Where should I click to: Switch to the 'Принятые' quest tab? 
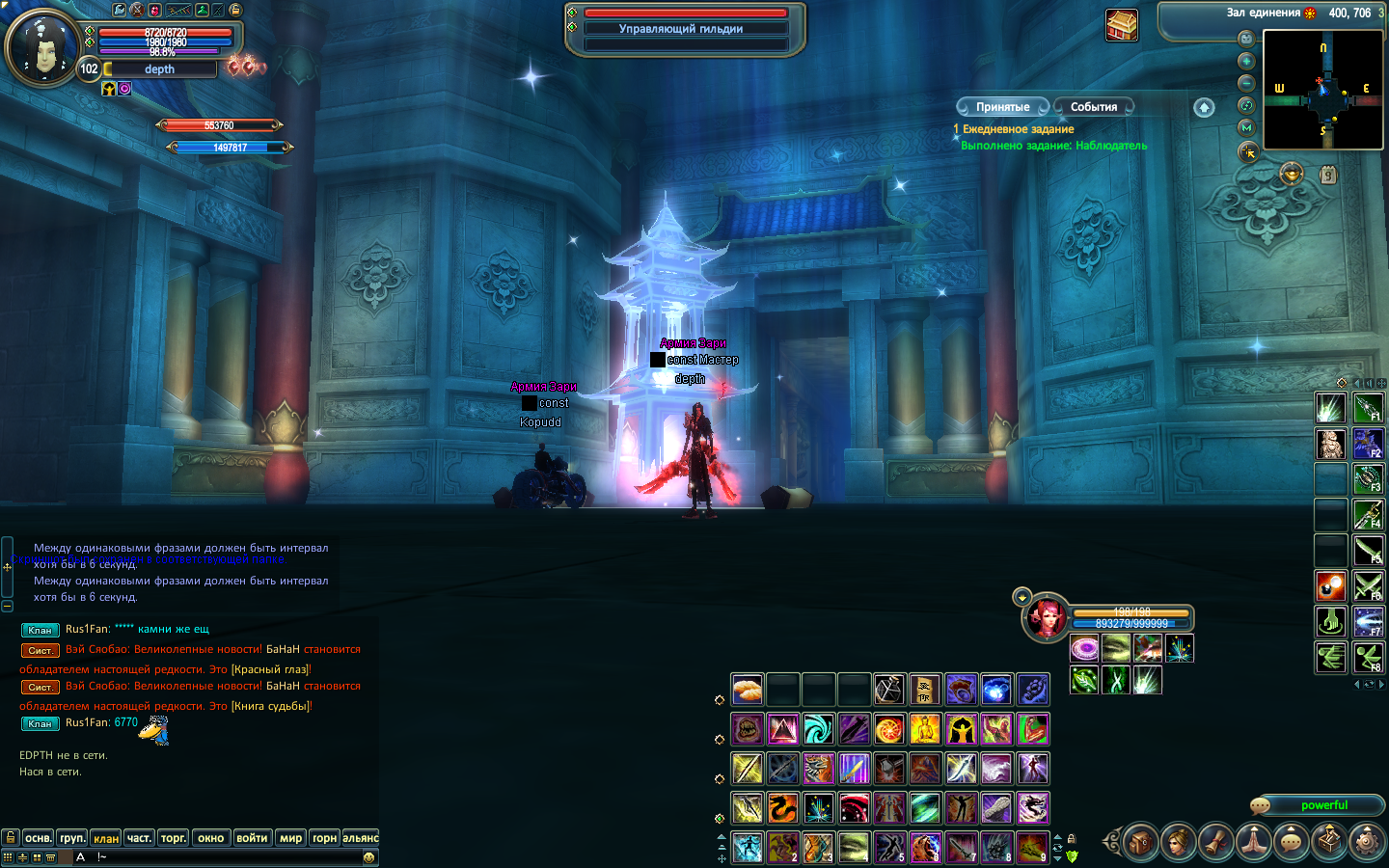1002,107
